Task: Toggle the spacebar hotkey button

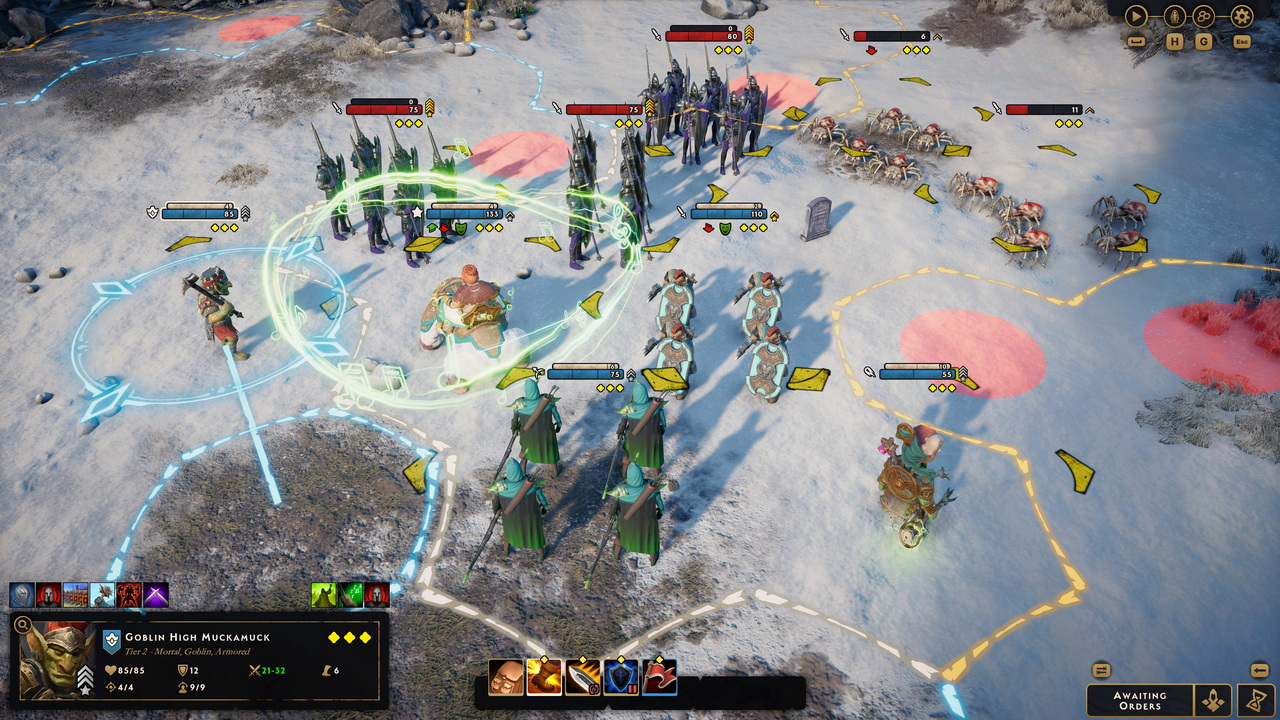Action: pos(1137,41)
